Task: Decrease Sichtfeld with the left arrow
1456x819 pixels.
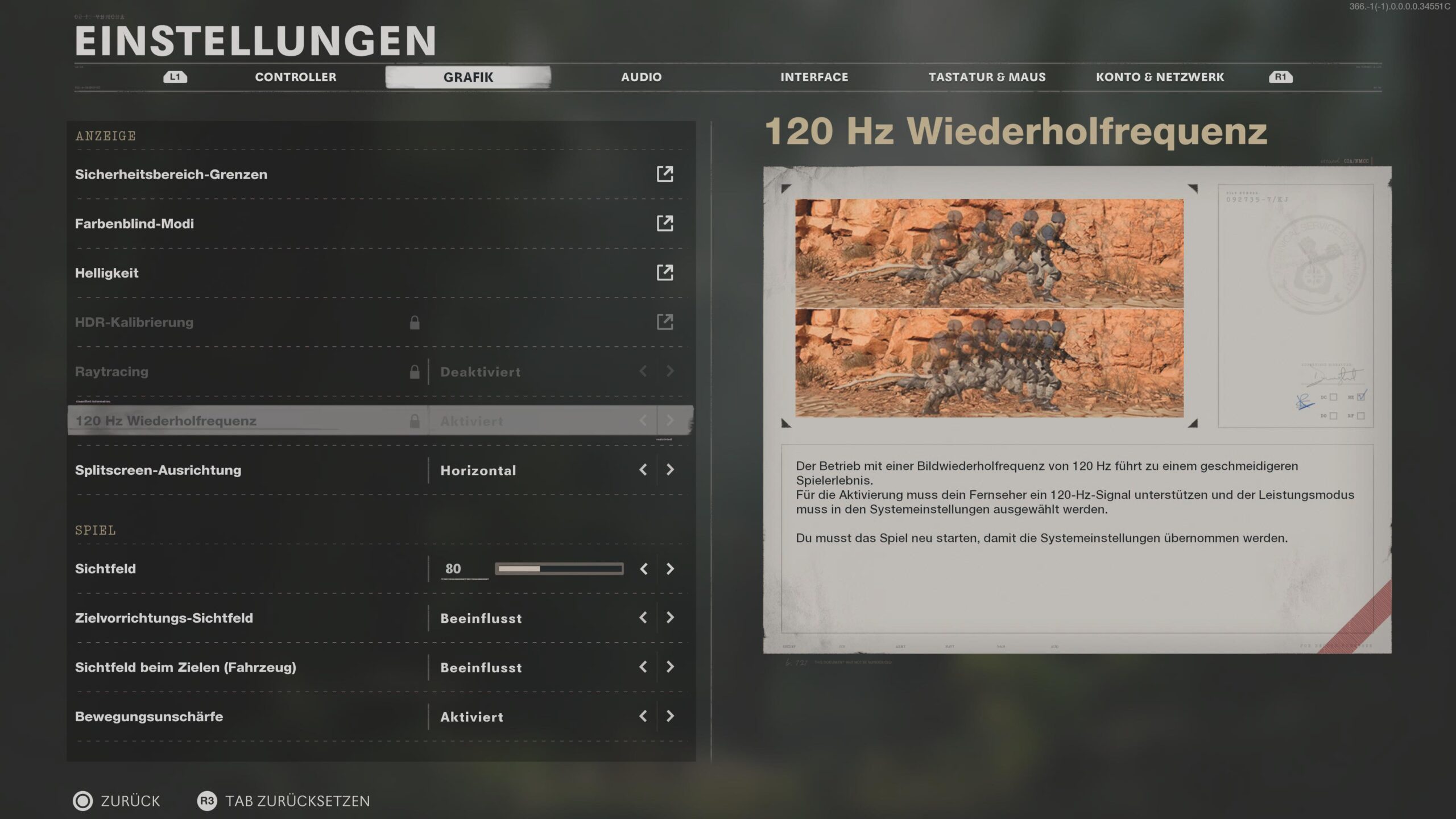Action: point(643,569)
